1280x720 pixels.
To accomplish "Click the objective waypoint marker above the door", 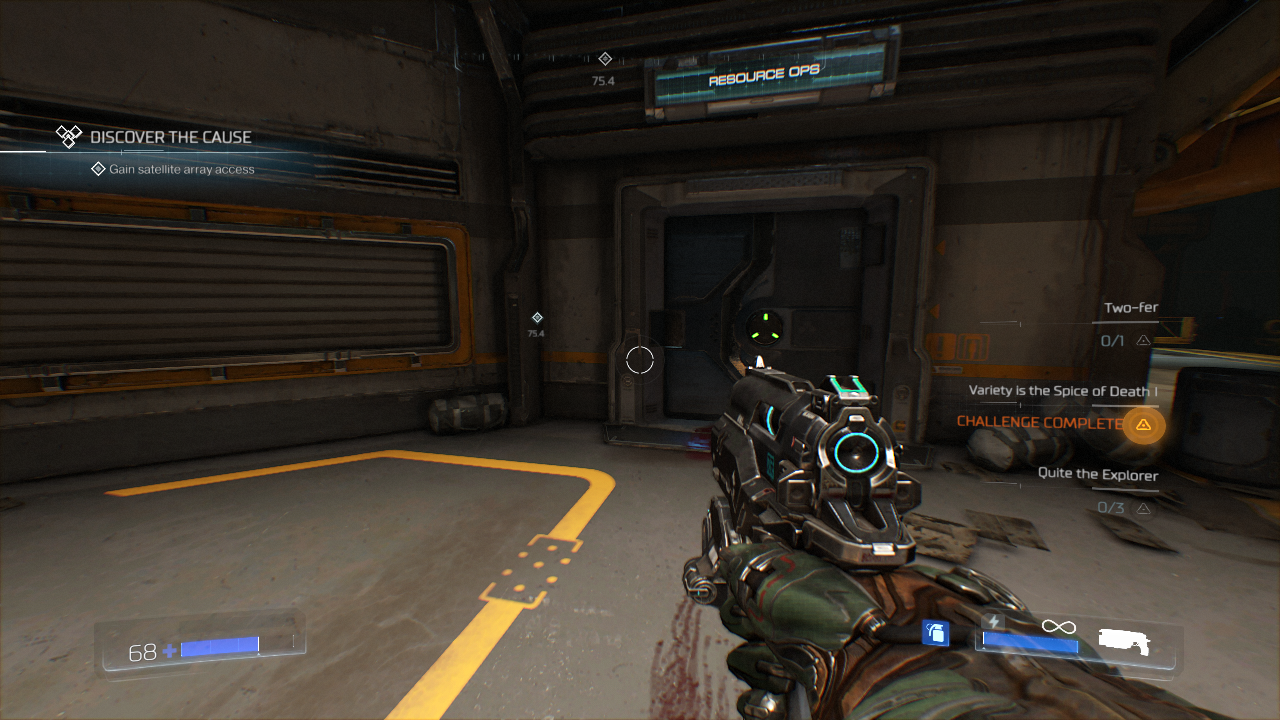I will click(604, 59).
